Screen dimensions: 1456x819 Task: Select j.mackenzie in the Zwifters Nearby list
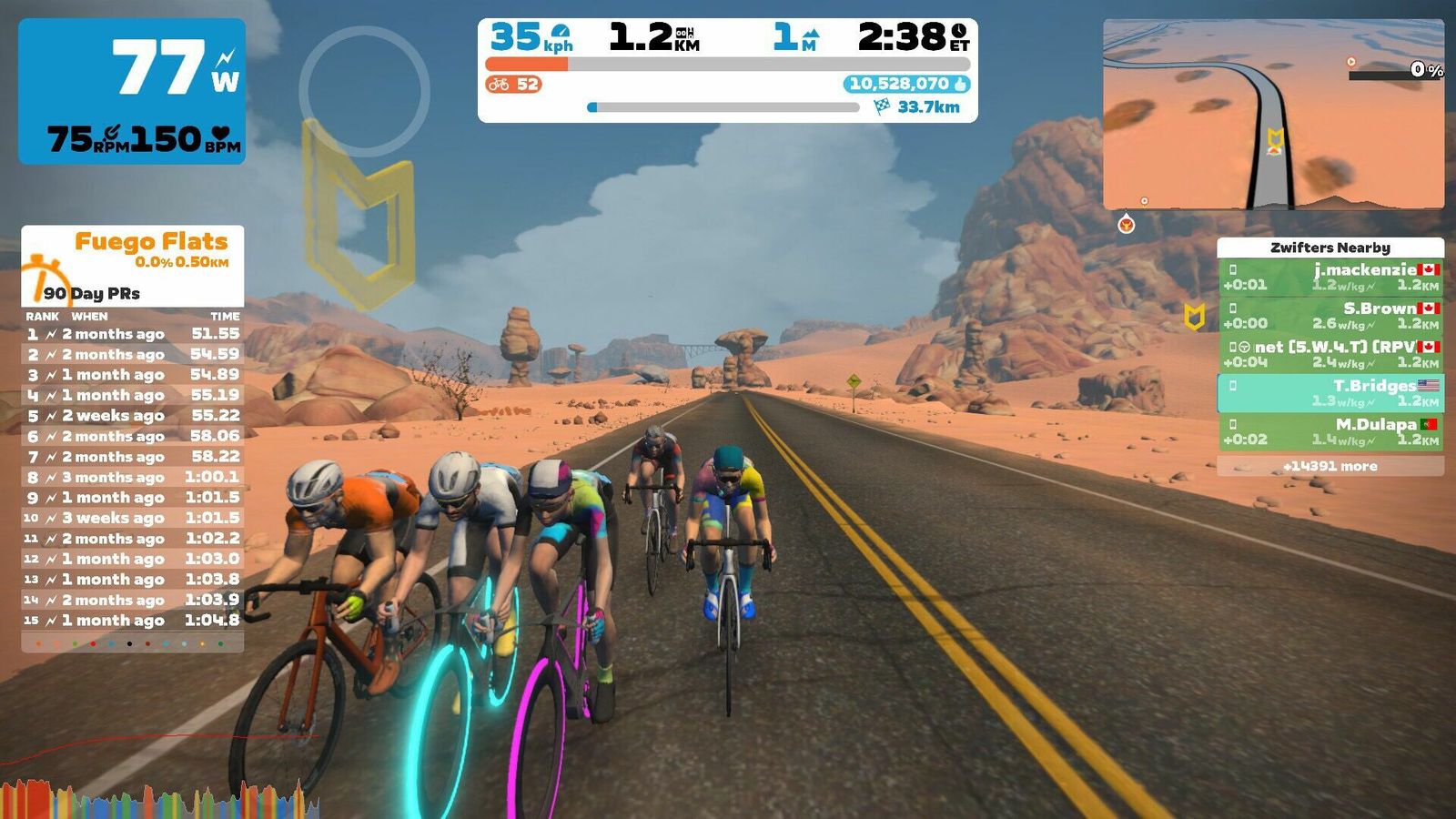[1330, 277]
